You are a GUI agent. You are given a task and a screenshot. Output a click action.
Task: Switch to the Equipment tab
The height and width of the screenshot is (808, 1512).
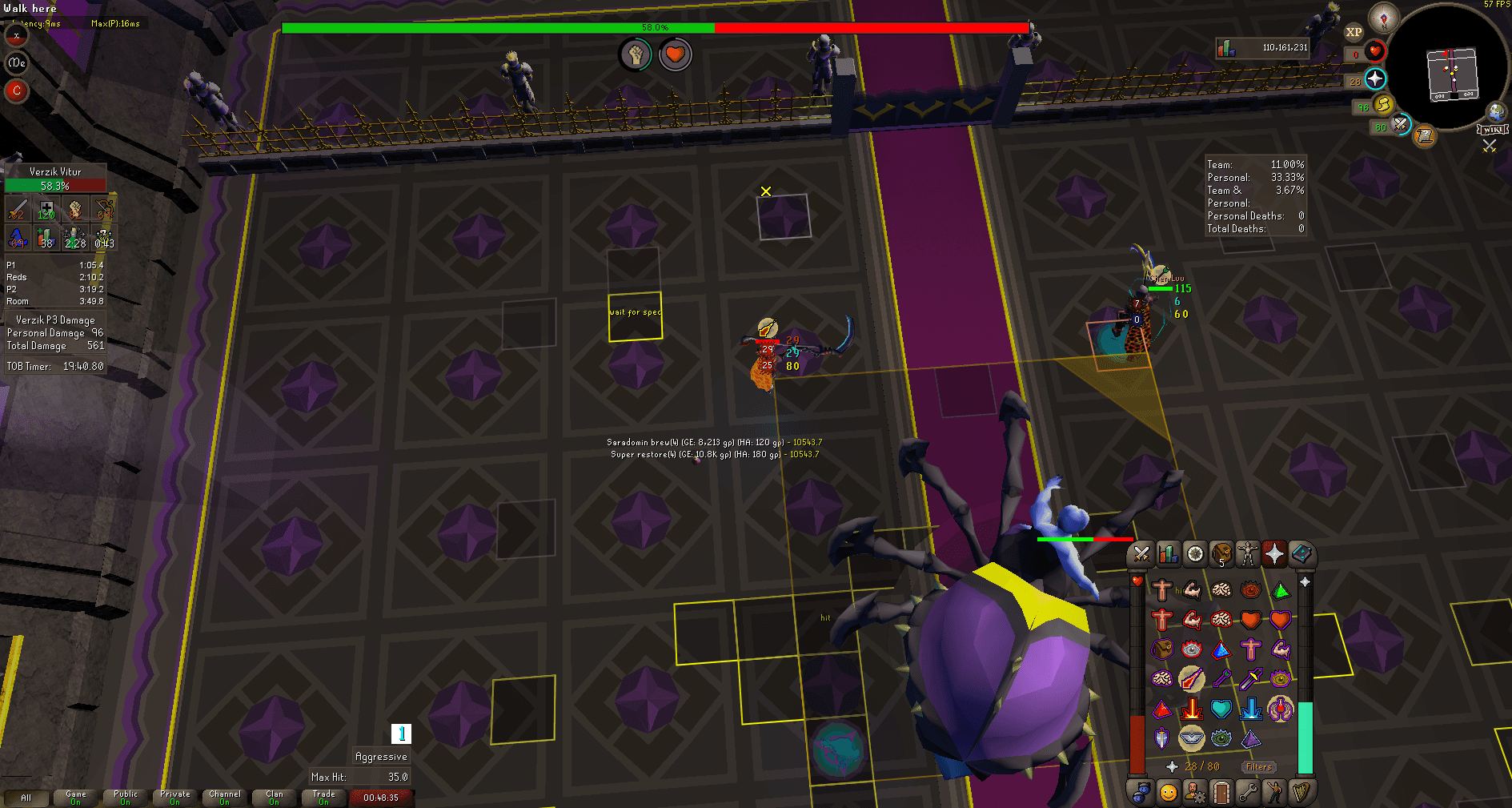[x=1248, y=553]
